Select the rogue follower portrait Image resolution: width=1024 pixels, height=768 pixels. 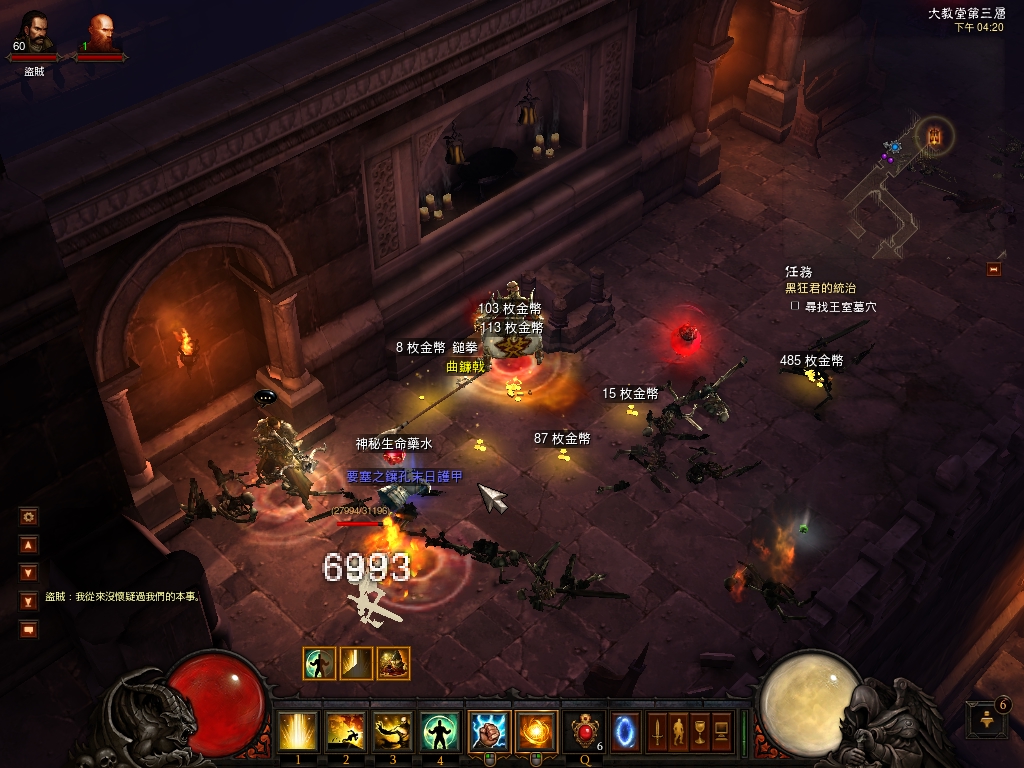(x=35, y=32)
